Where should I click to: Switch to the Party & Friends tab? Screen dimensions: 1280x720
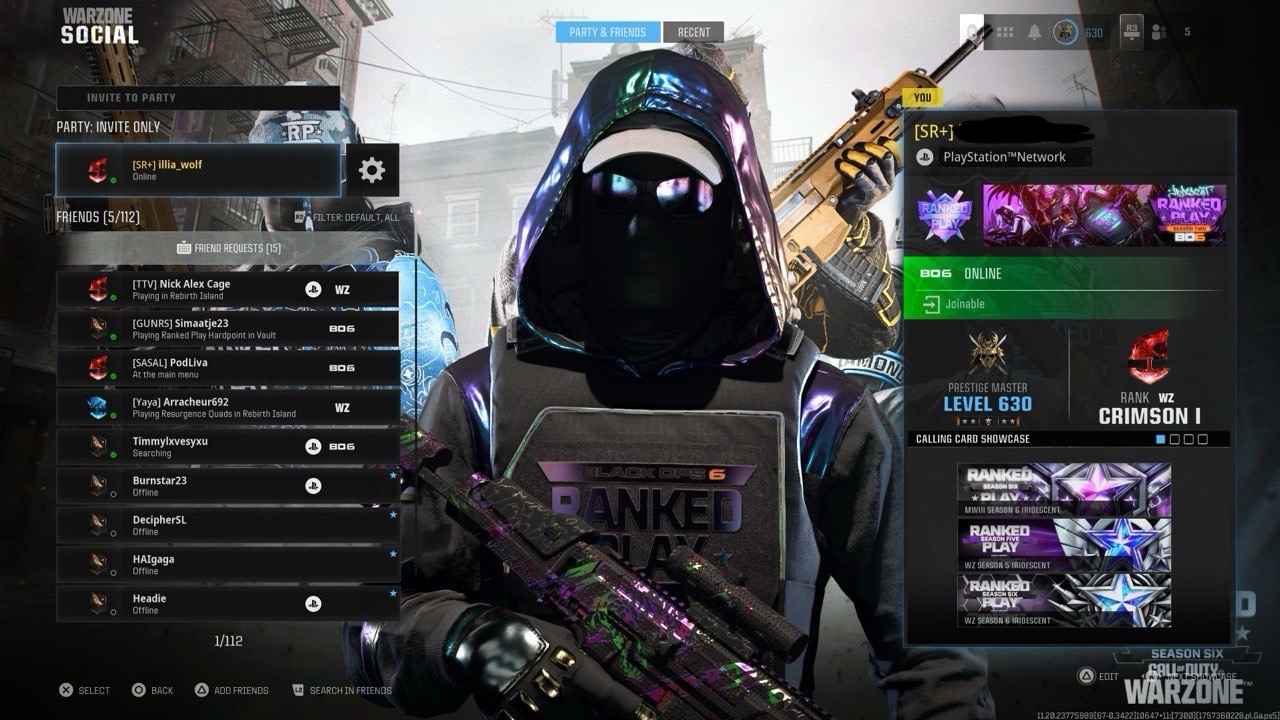tap(610, 31)
